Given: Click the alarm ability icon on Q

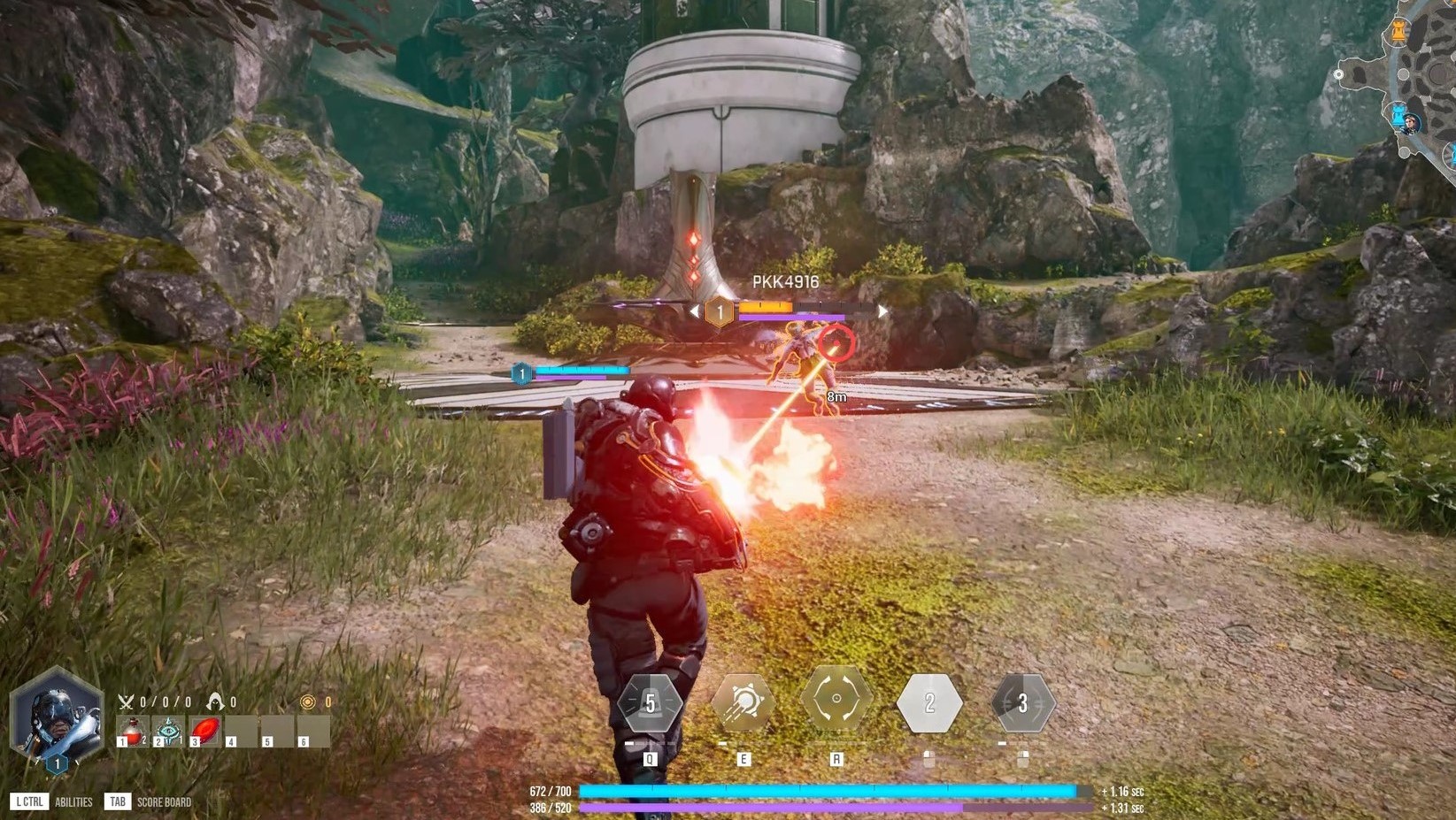Looking at the screenshot, I should click(x=651, y=703).
